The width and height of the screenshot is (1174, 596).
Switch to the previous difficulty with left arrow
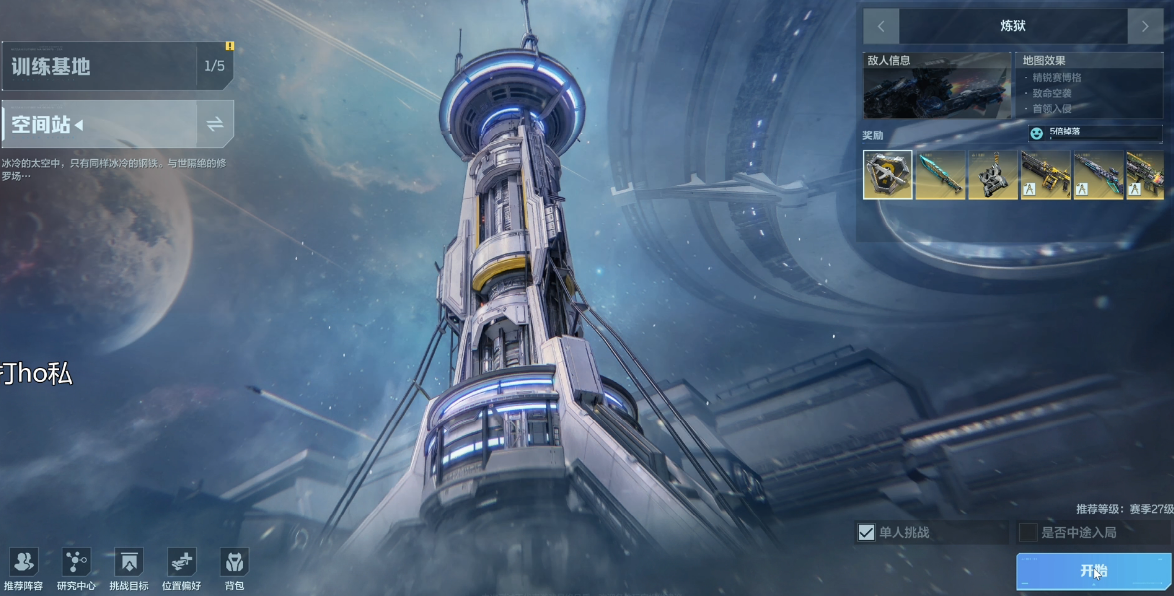(x=881, y=26)
